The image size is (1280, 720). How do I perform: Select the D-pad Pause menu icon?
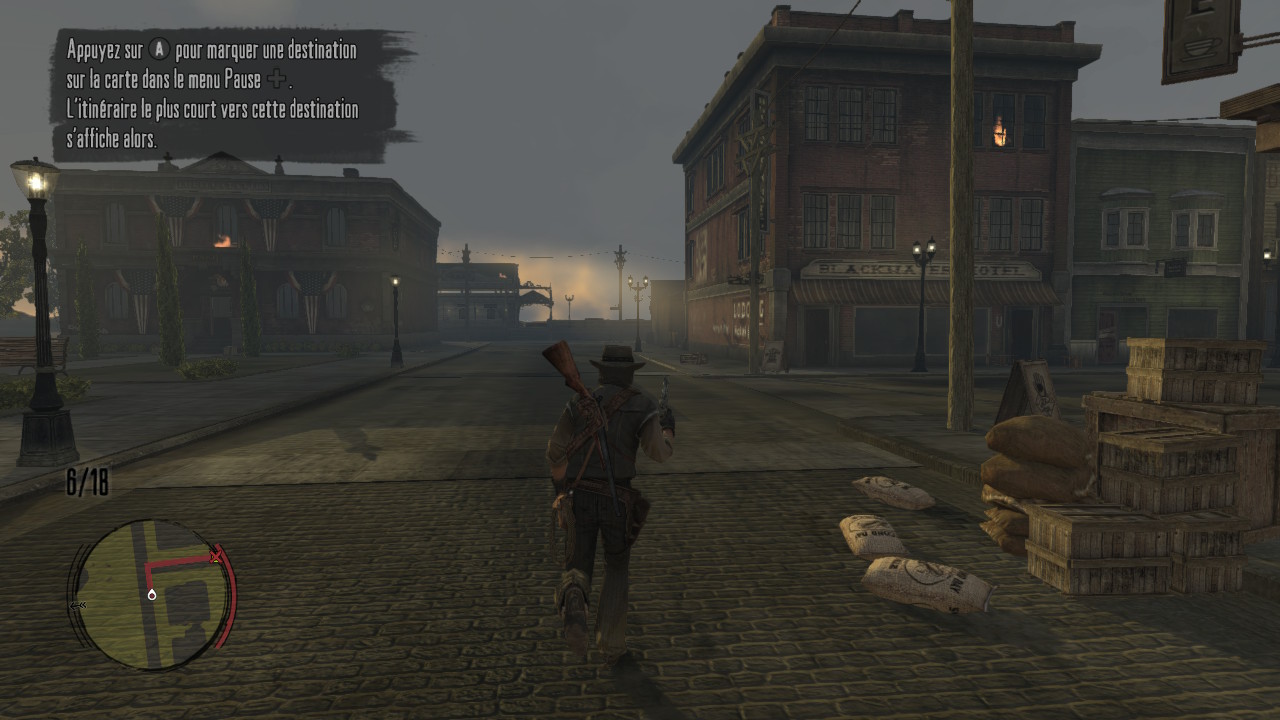click(277, 79)
